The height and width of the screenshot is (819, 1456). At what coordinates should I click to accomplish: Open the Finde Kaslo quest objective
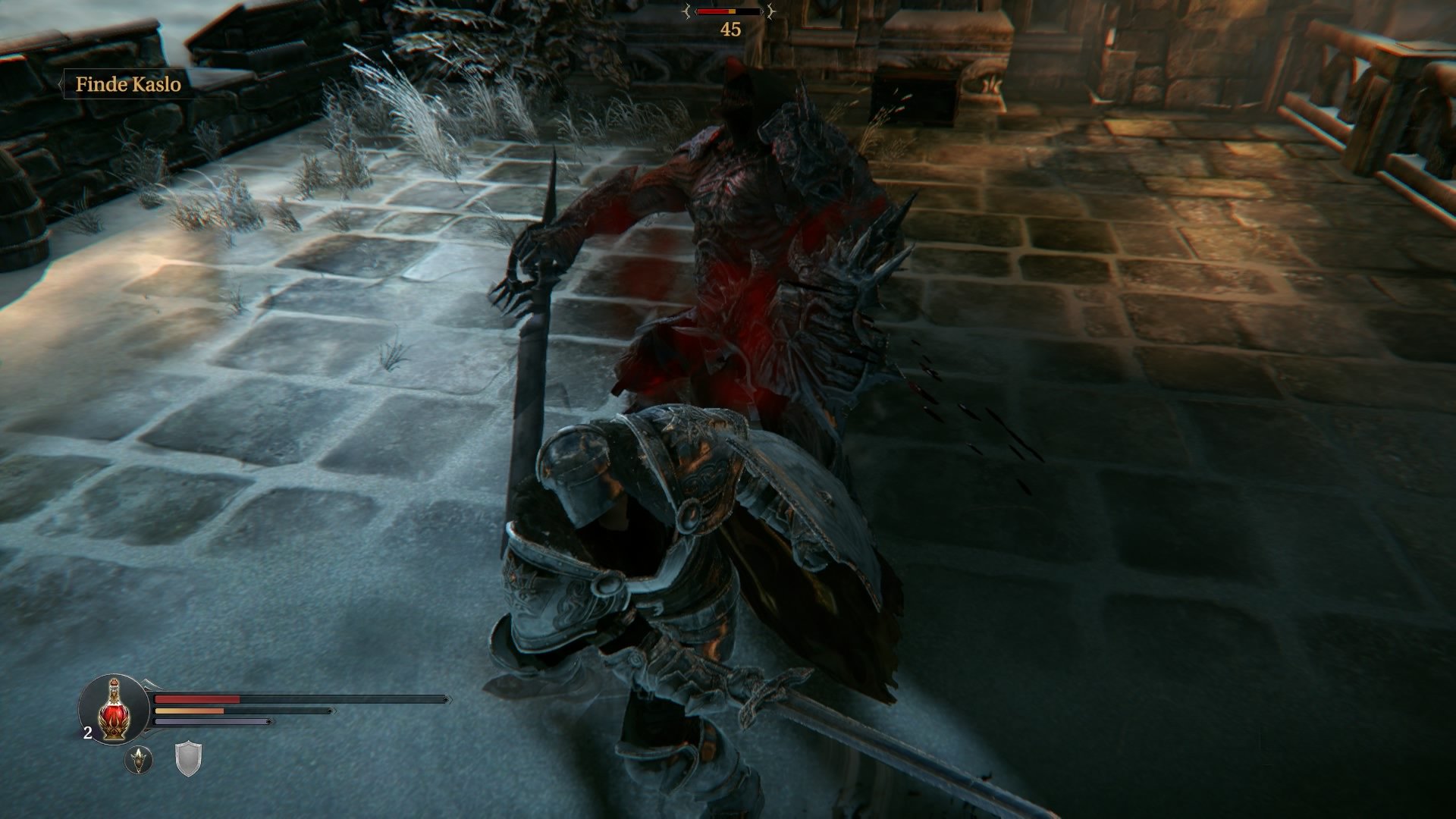(129, 86)
